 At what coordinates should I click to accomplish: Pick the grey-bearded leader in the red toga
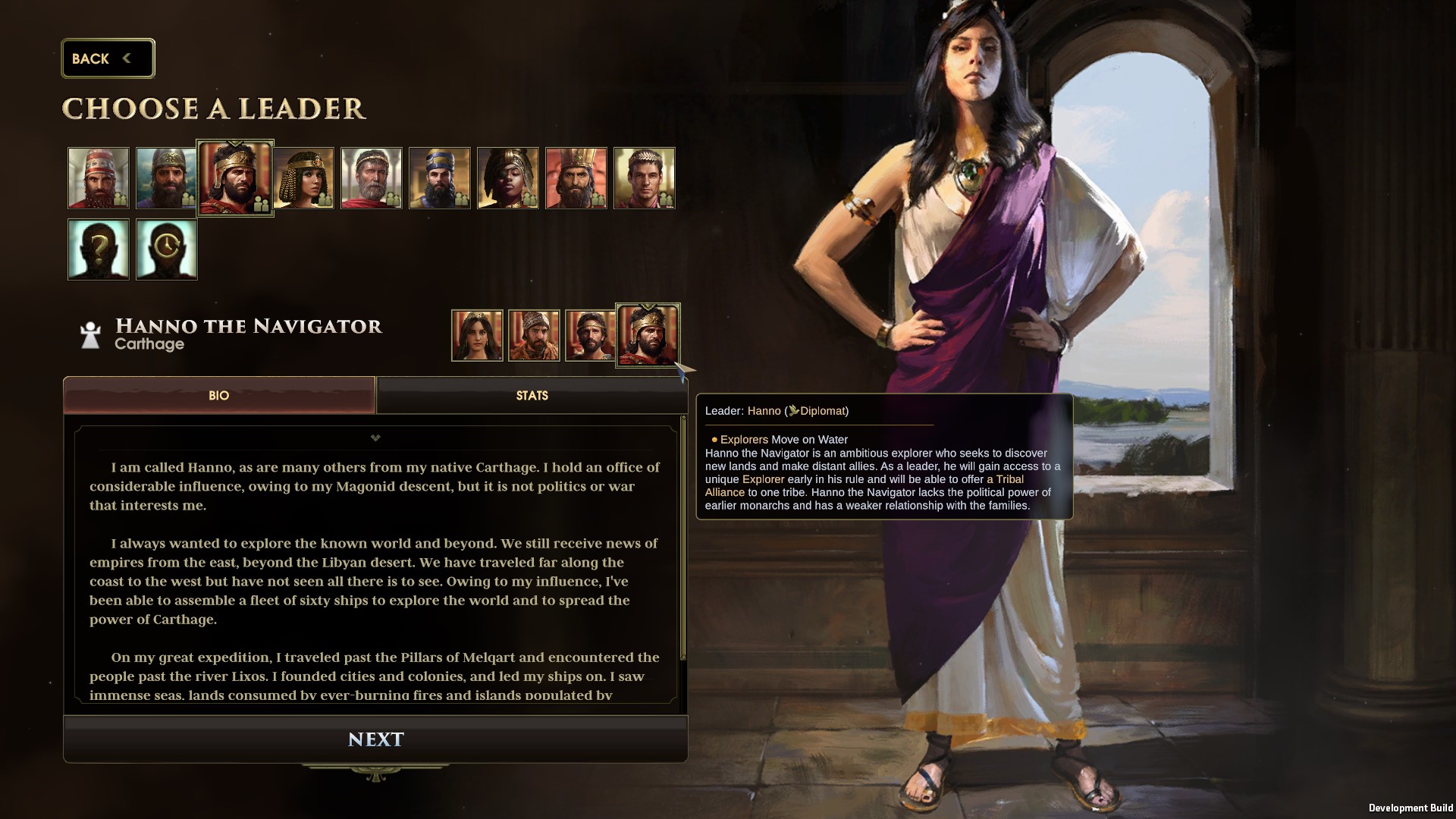coord(372,178)
